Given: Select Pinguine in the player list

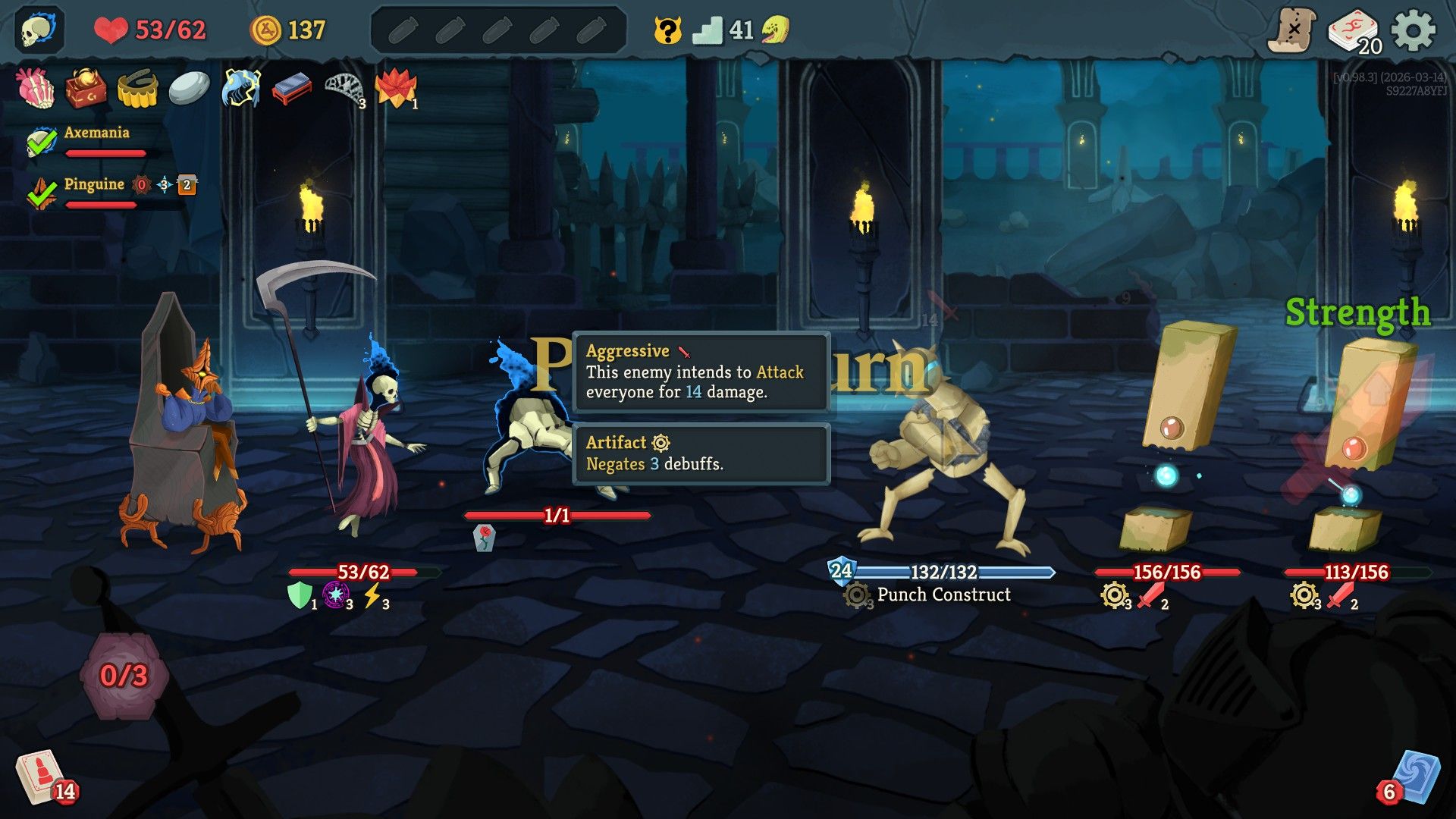Looking at the screenshot, I should pyautogui.click(x=94, y=184).
